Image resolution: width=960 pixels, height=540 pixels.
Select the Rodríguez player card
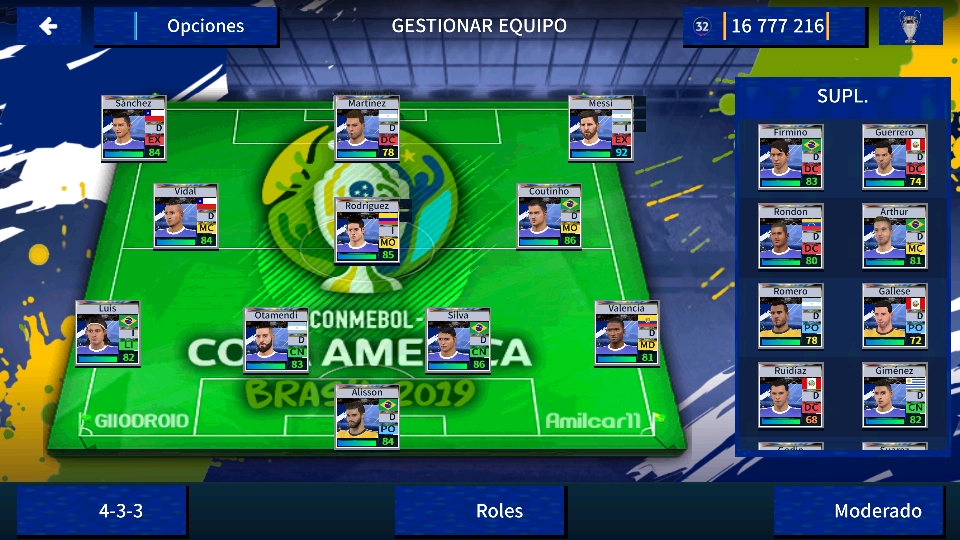pyautogui.click(x=367, y=231)
